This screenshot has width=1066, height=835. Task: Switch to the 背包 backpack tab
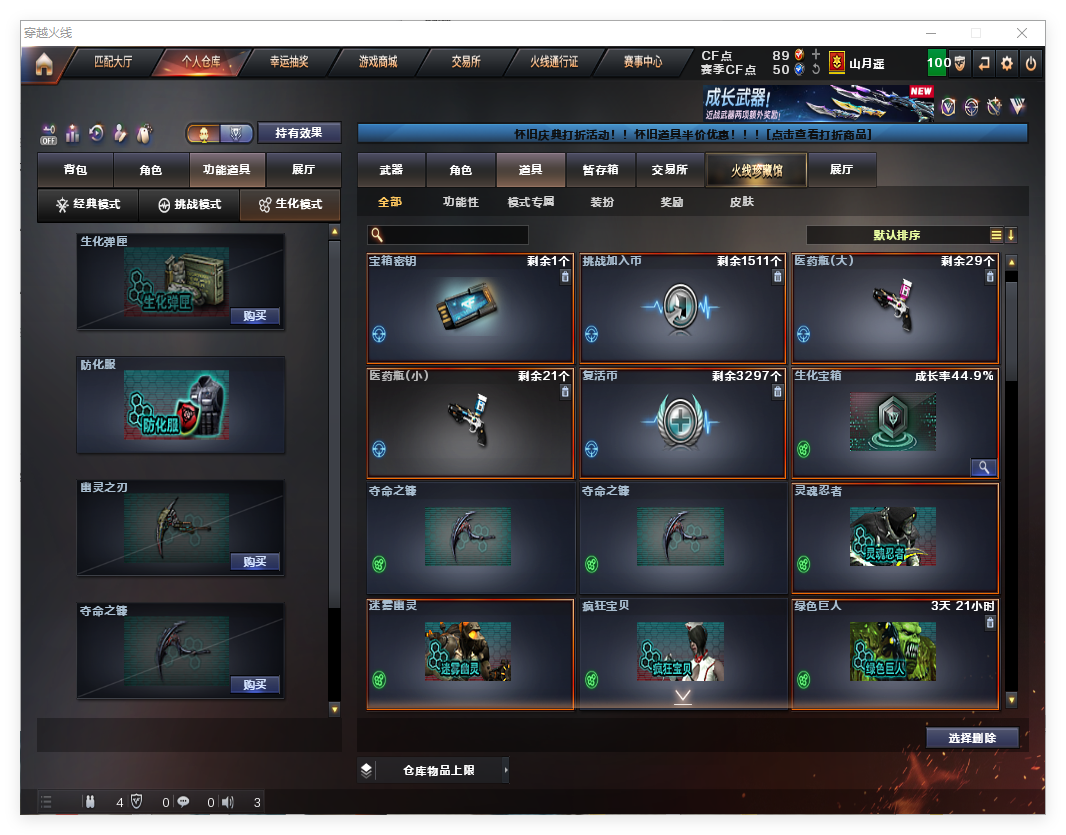tap(75, 171)
